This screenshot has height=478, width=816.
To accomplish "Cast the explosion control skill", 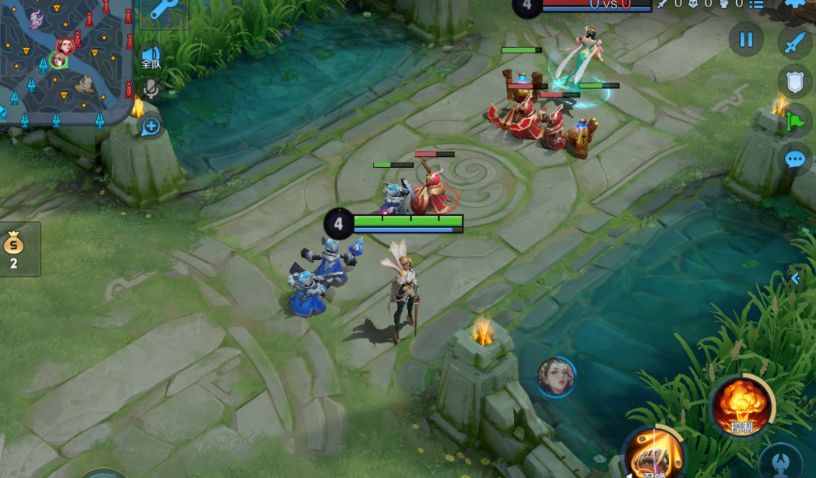I will (741, 406).
